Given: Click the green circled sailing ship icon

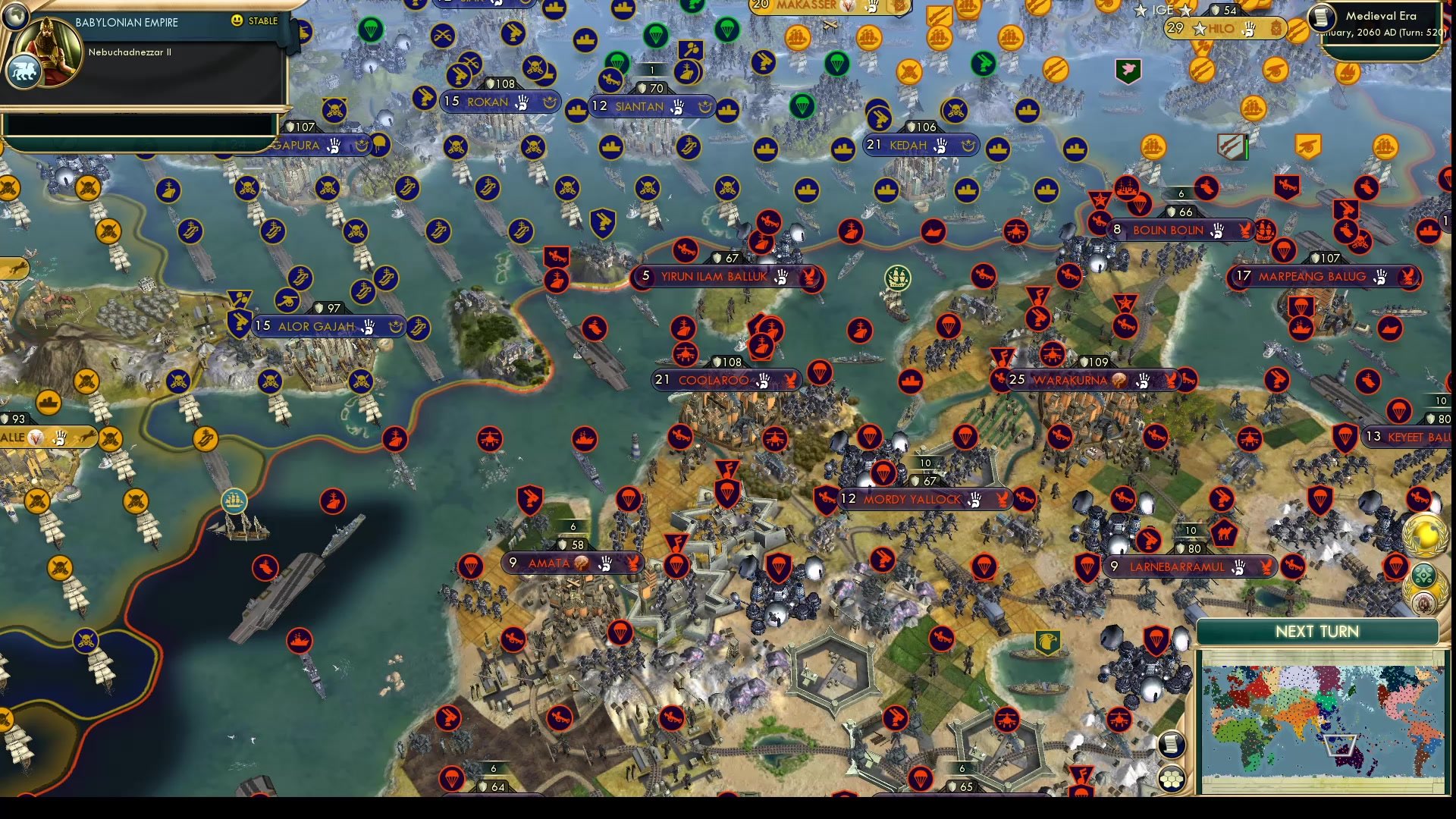Looking at the screenshot, I should (899, 279).
